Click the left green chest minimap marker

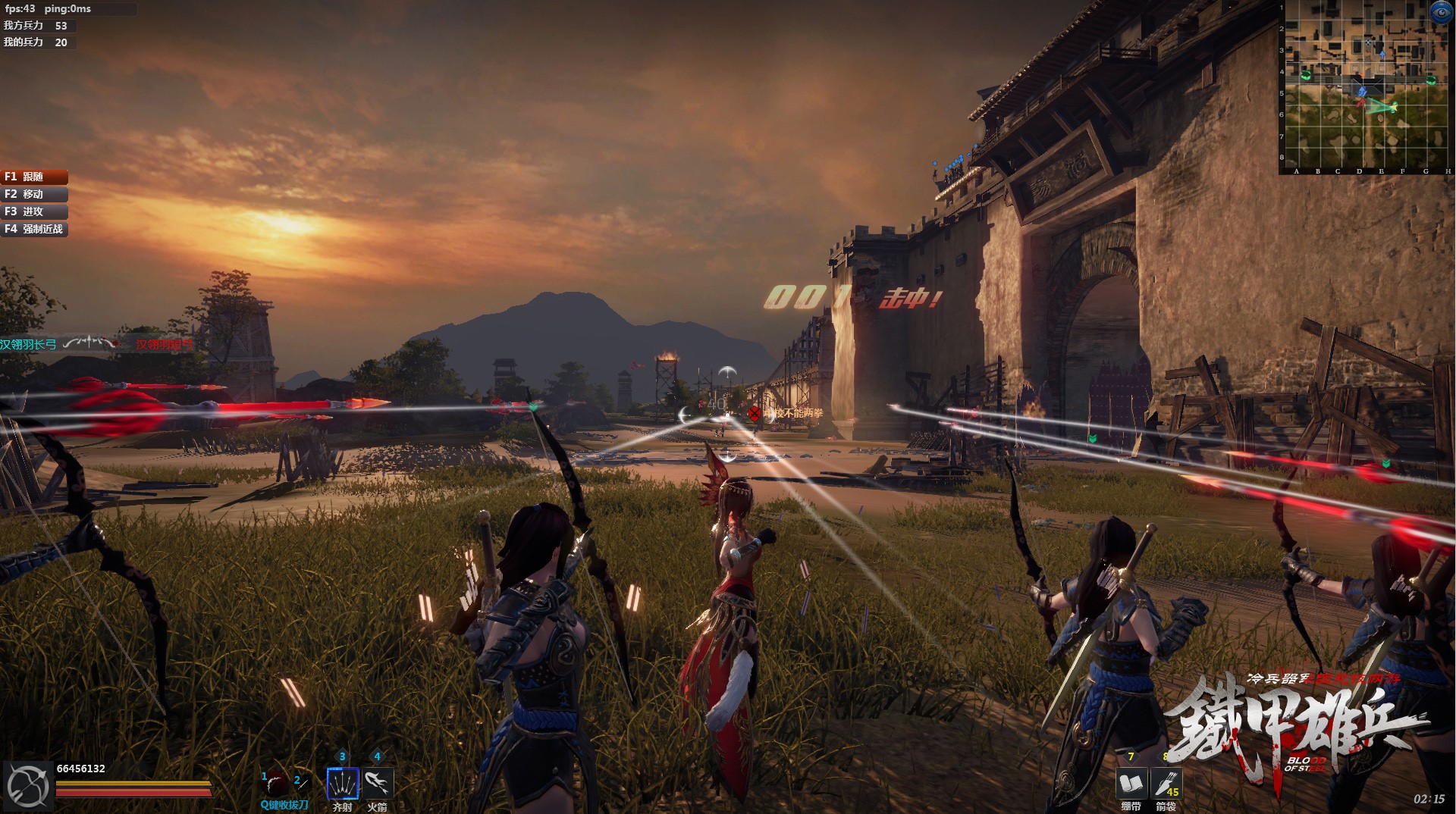[1305, 75]
